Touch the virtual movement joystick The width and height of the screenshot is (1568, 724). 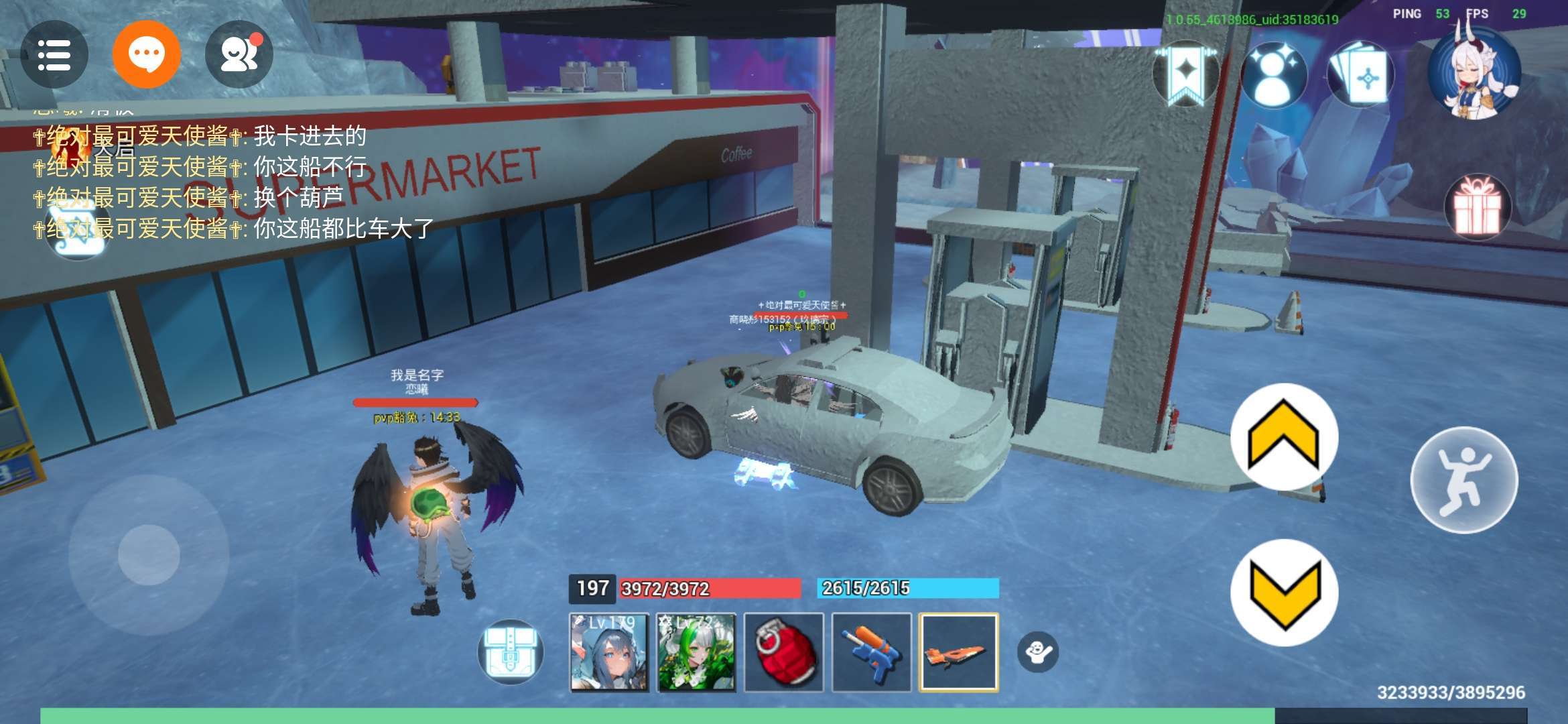(x=149, y=554)
